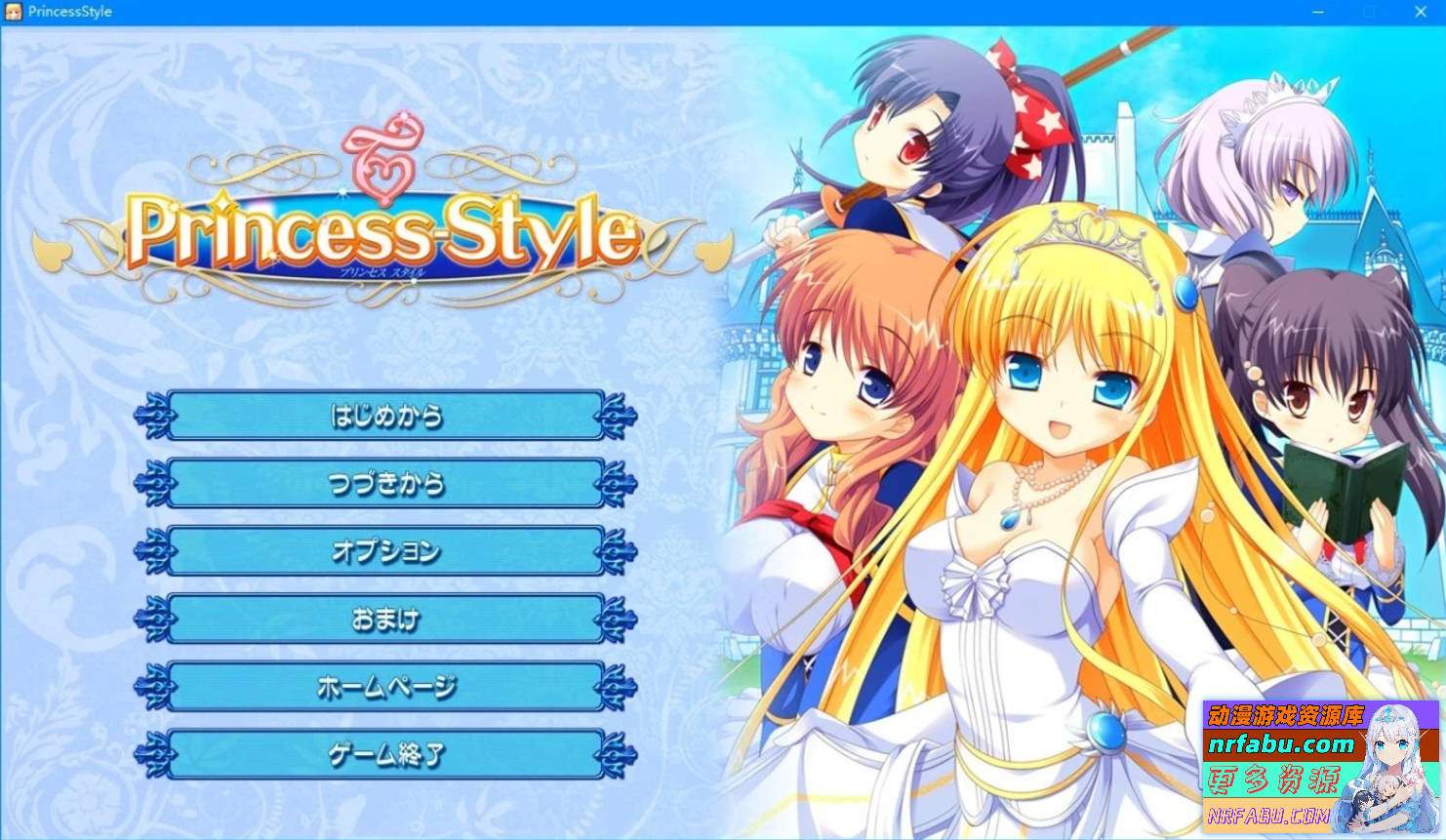This screenshot has height=840, width=1446.
Task: Close the PrincessStyle window
Action: [1420, 12]
